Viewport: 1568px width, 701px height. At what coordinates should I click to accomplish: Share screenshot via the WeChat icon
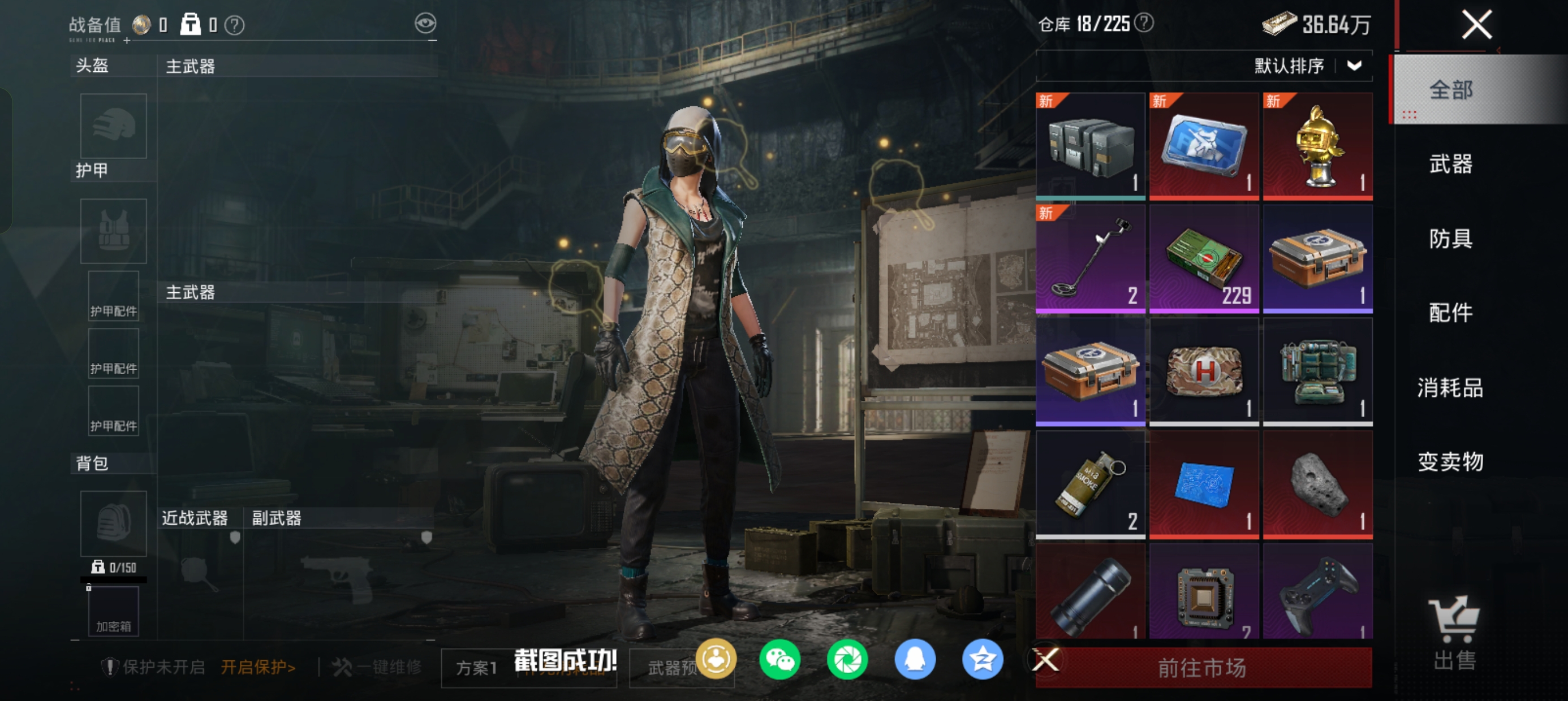click(x=779, y=660)
